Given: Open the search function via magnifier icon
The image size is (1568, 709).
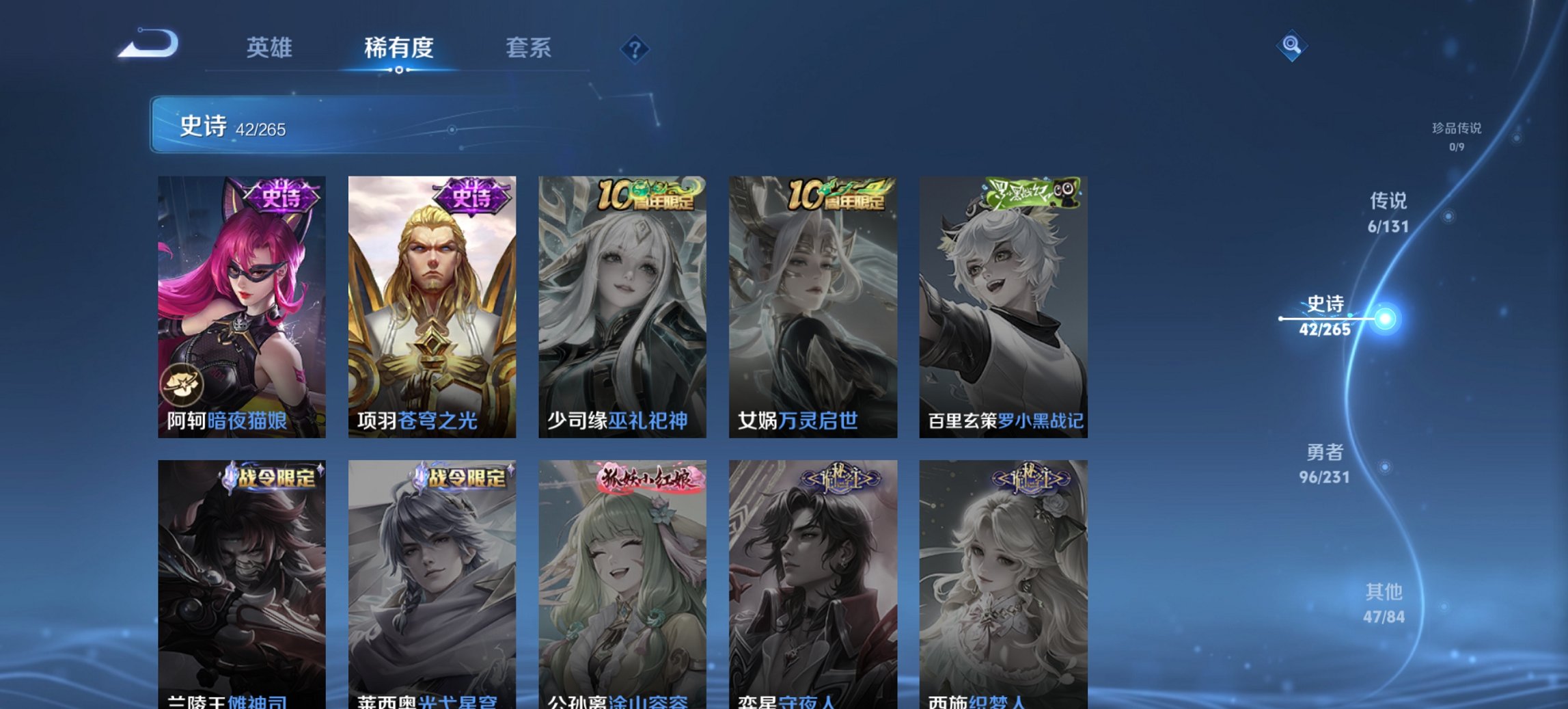Looking at the screenshot, I should tap(1292, 46).
